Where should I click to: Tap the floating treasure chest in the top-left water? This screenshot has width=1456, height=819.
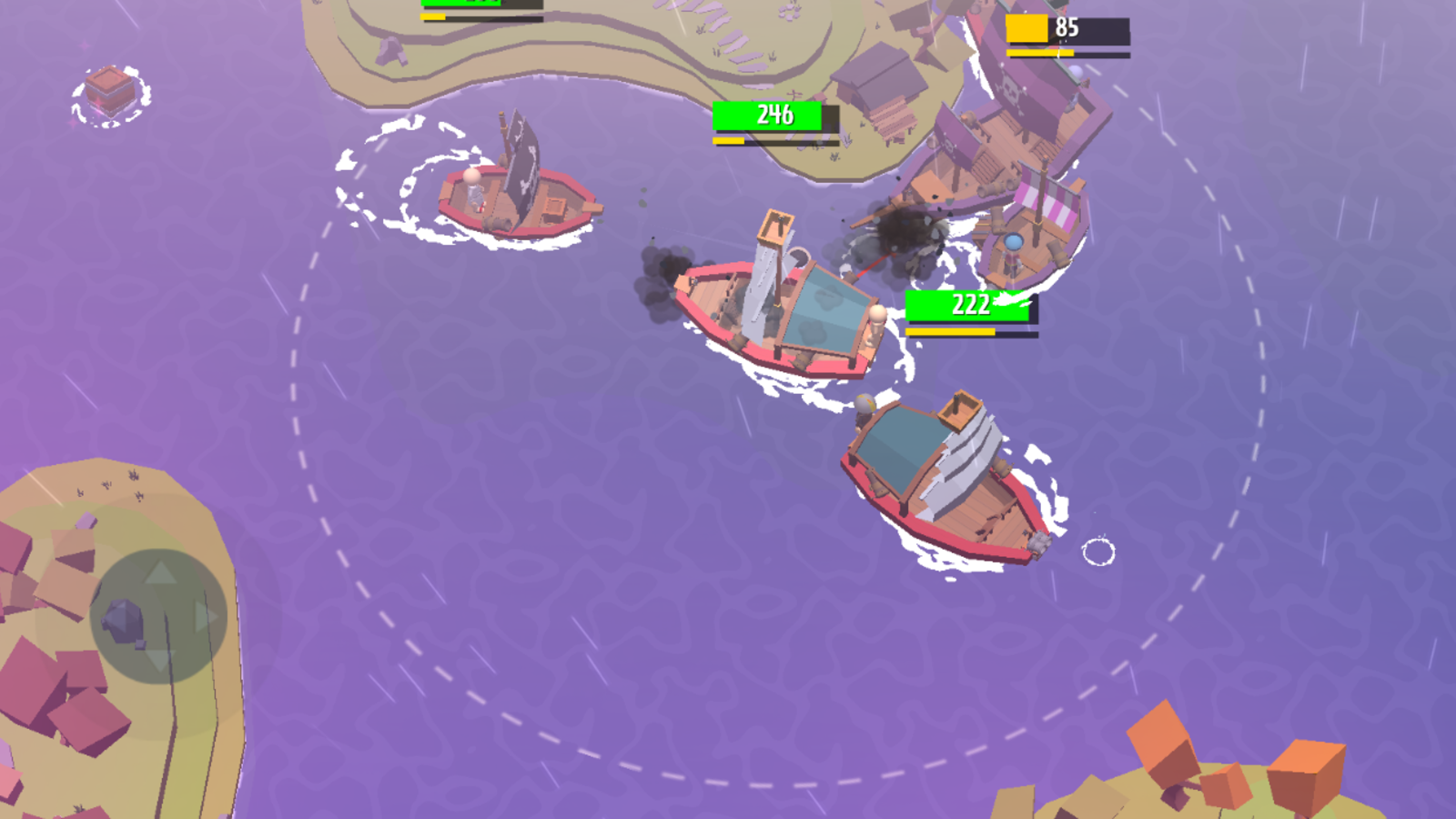pos(109,89)
